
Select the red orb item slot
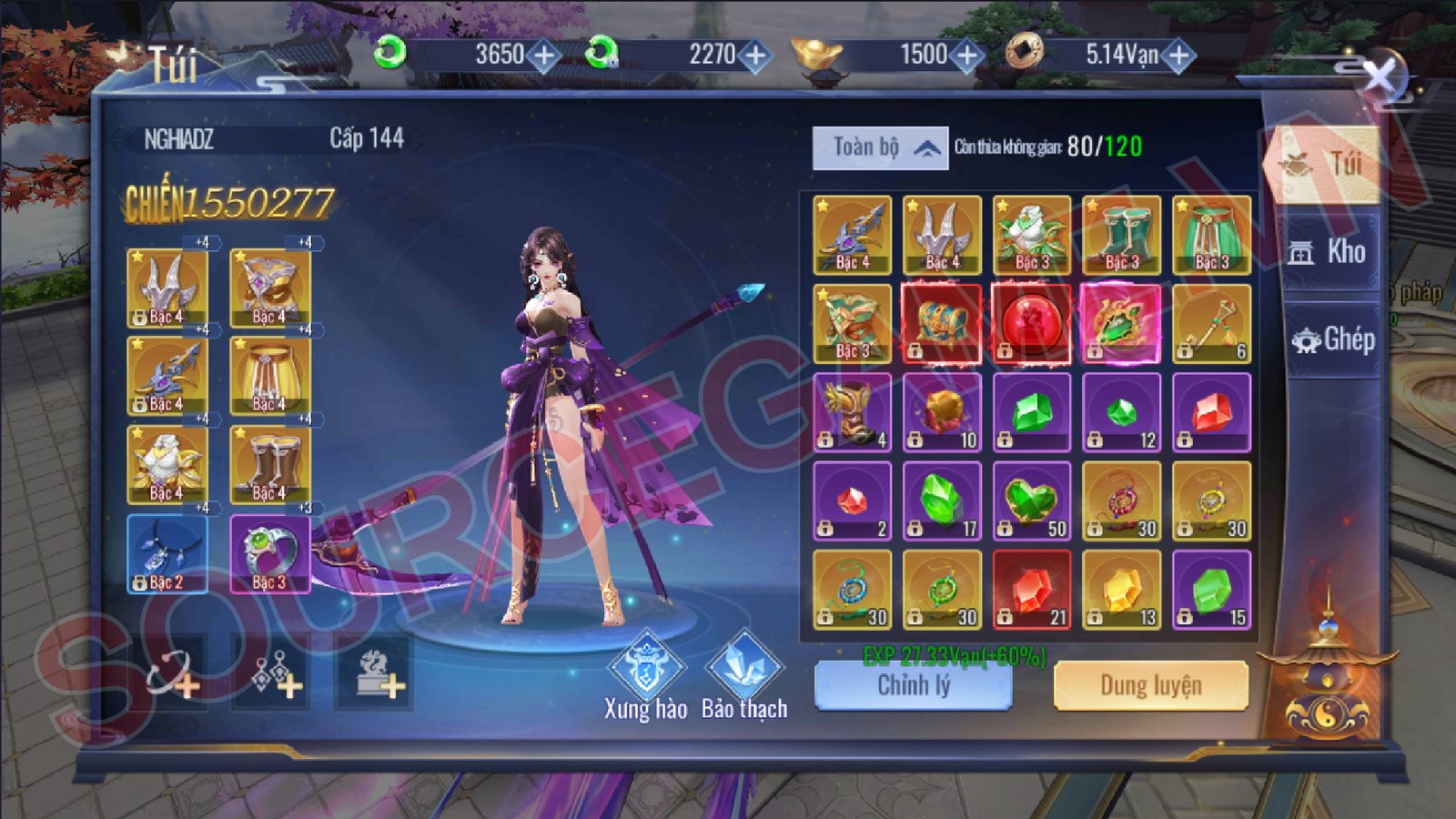[x=1031, y=324]
